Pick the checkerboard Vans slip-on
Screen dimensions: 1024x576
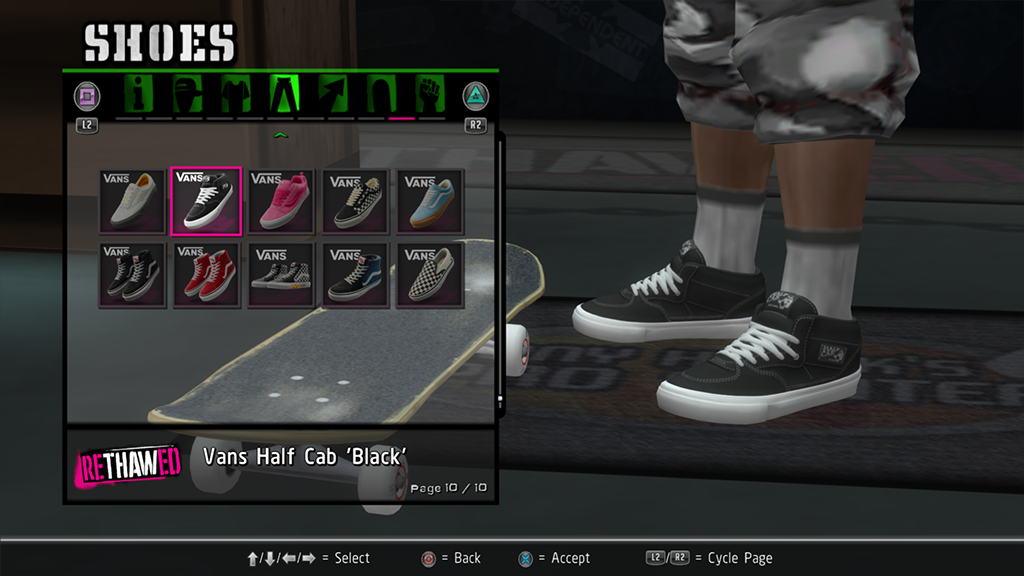(430, 275)
